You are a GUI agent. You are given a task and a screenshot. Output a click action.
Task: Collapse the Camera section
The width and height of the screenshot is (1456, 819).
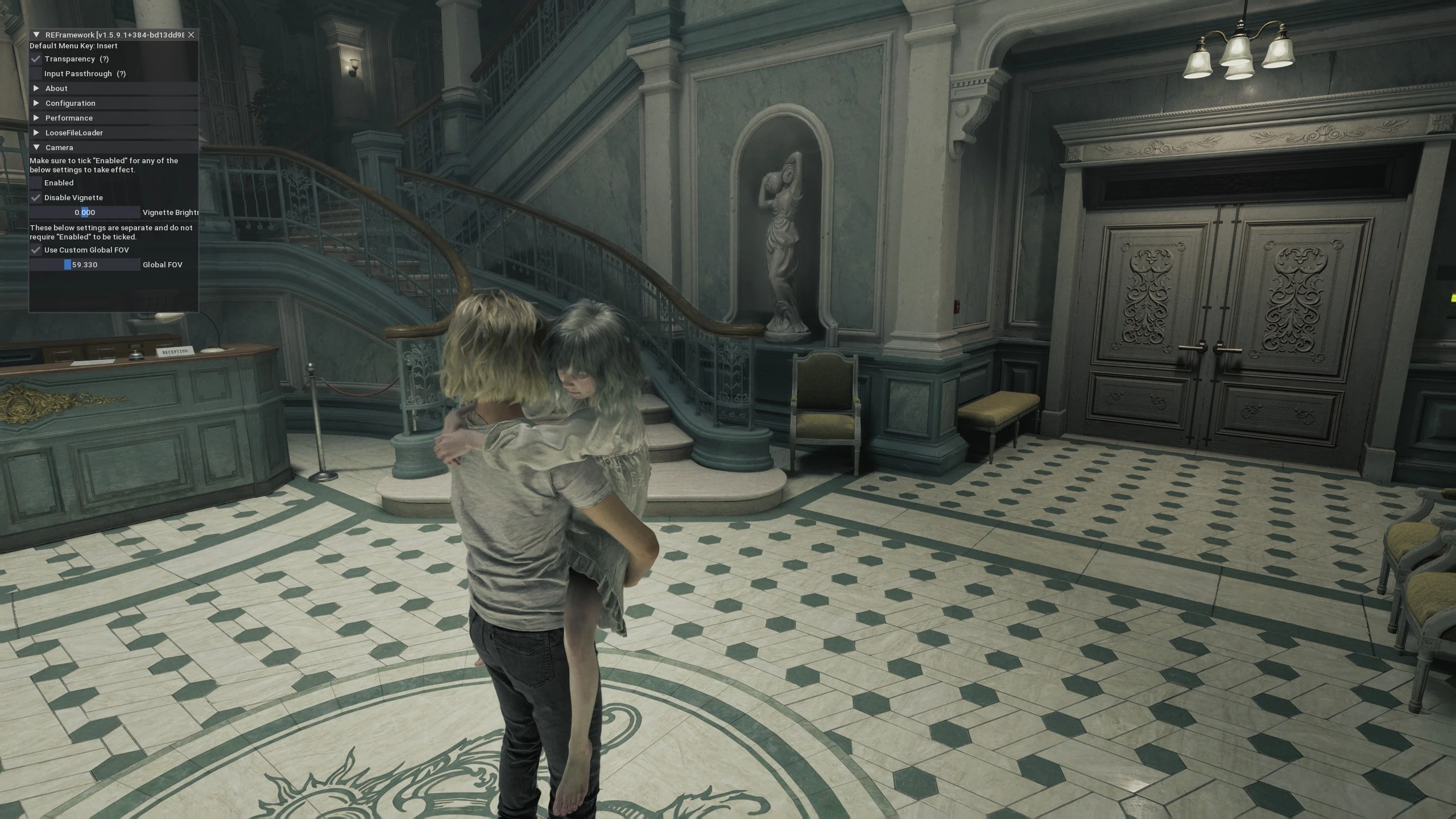(36, 148)
